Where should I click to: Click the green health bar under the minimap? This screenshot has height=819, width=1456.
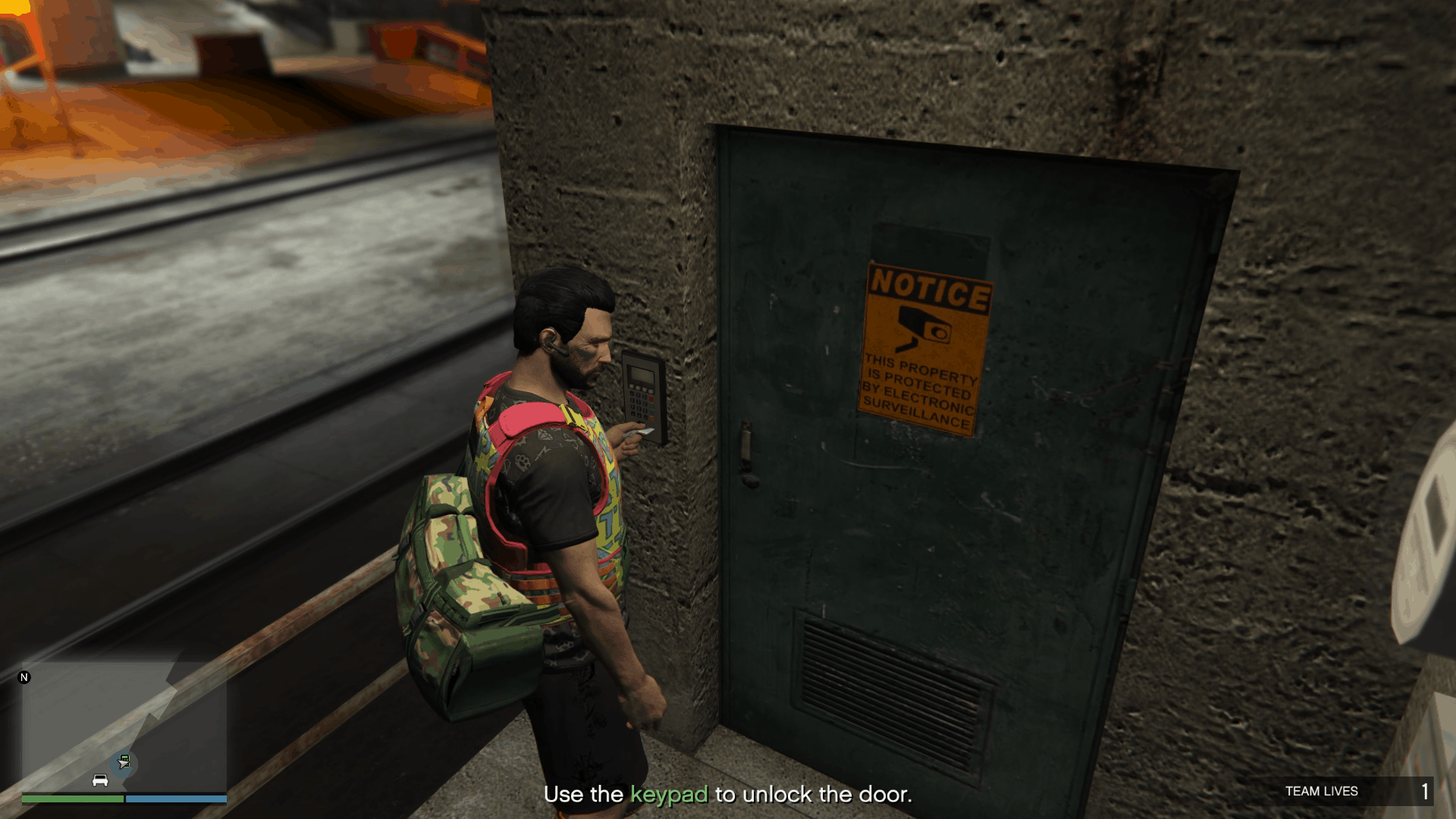(72, 799)
